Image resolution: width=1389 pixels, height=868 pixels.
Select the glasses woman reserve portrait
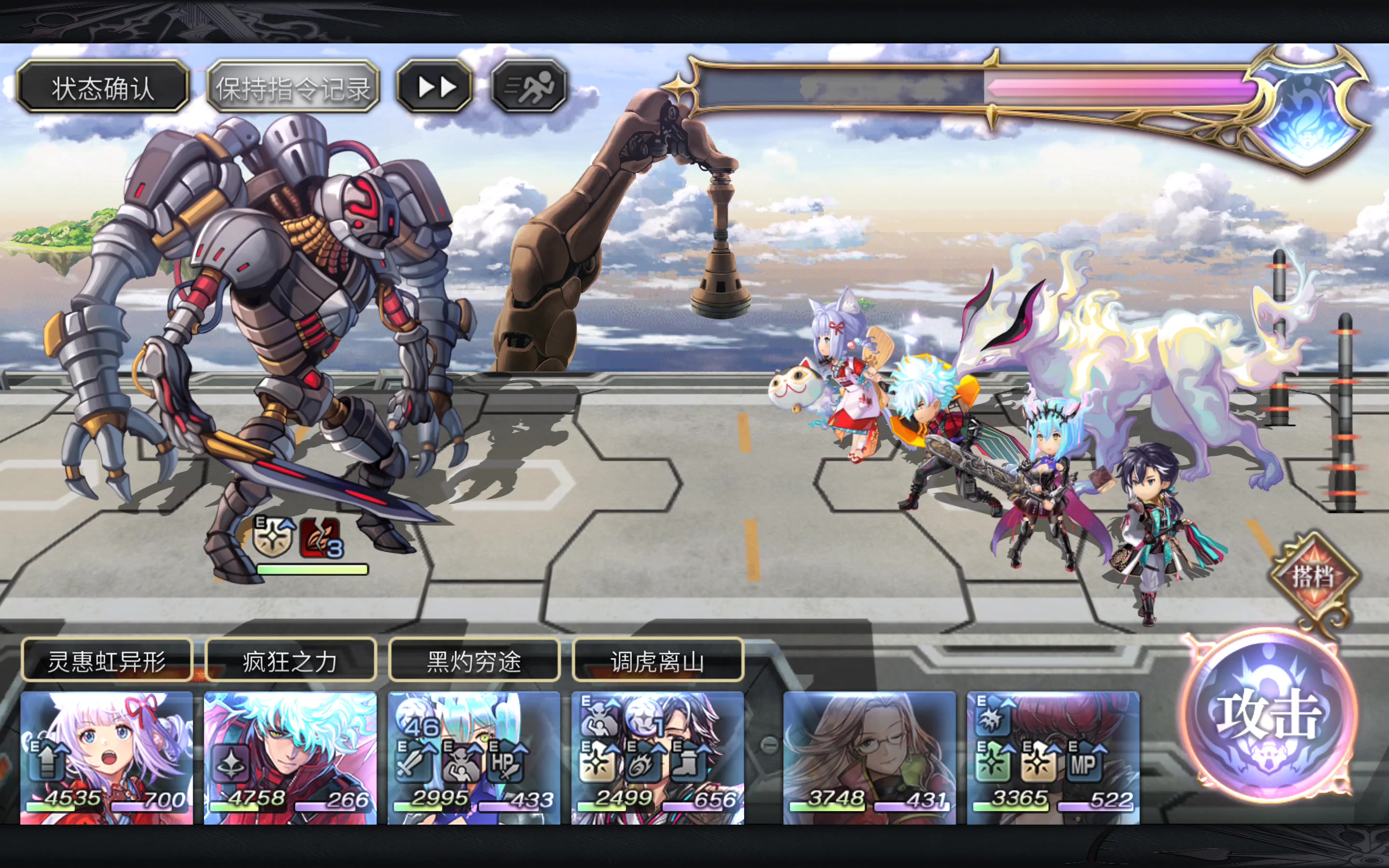pos(870,758)
